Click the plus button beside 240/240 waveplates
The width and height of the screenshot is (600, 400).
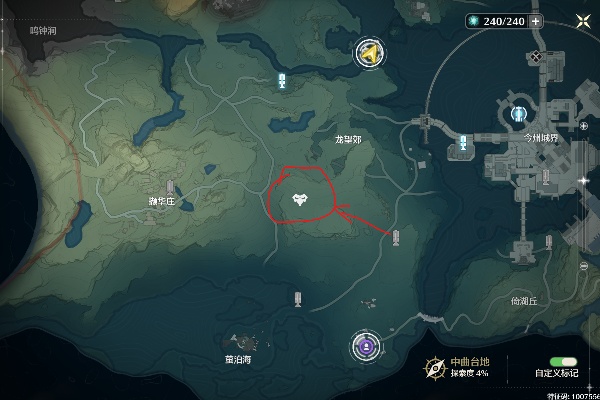pyautogui.click(x=536, y=21)
